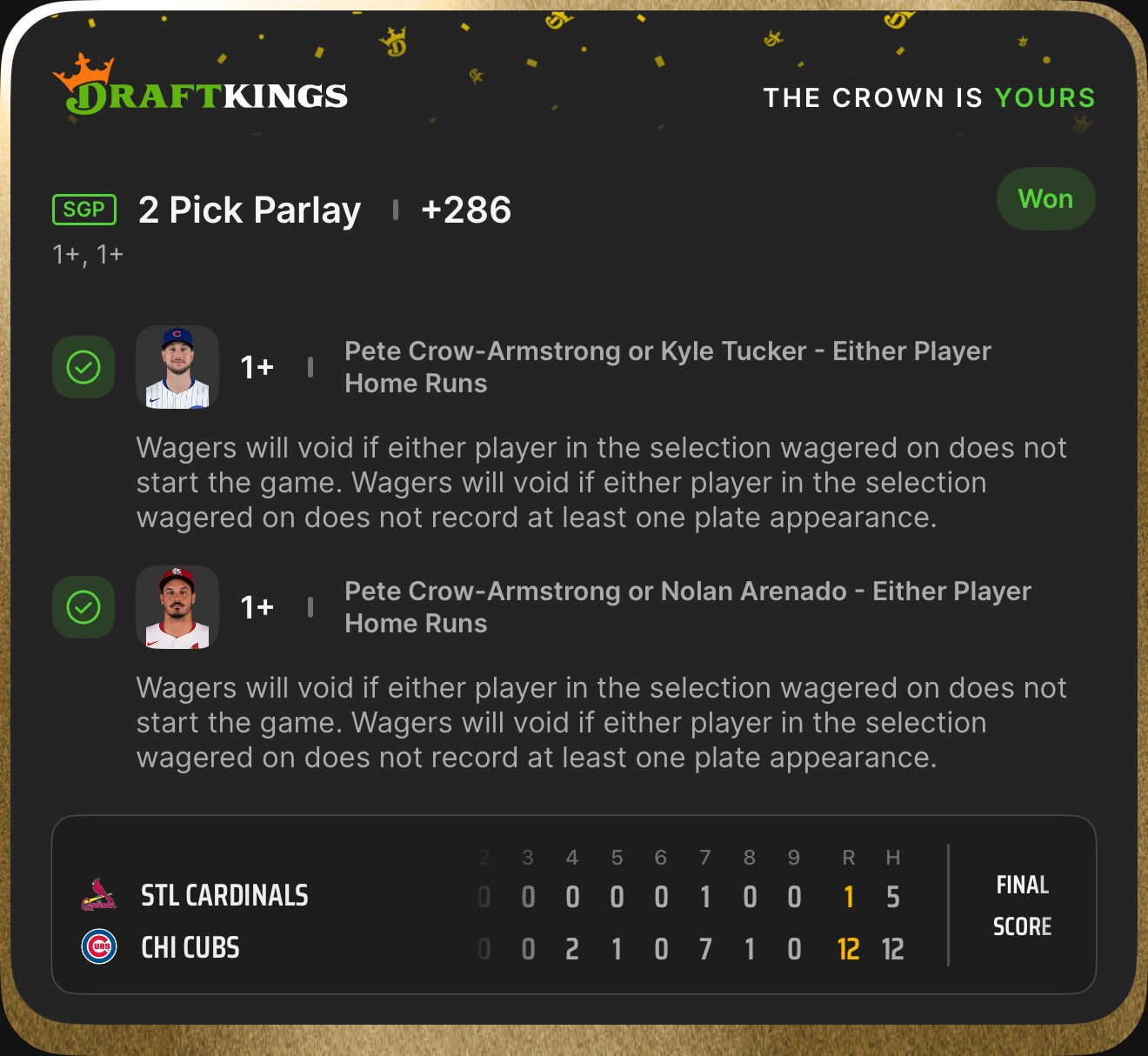Select the green Won status badge
Viewport: 1148px width, 1056px height.
point(1045,199)
